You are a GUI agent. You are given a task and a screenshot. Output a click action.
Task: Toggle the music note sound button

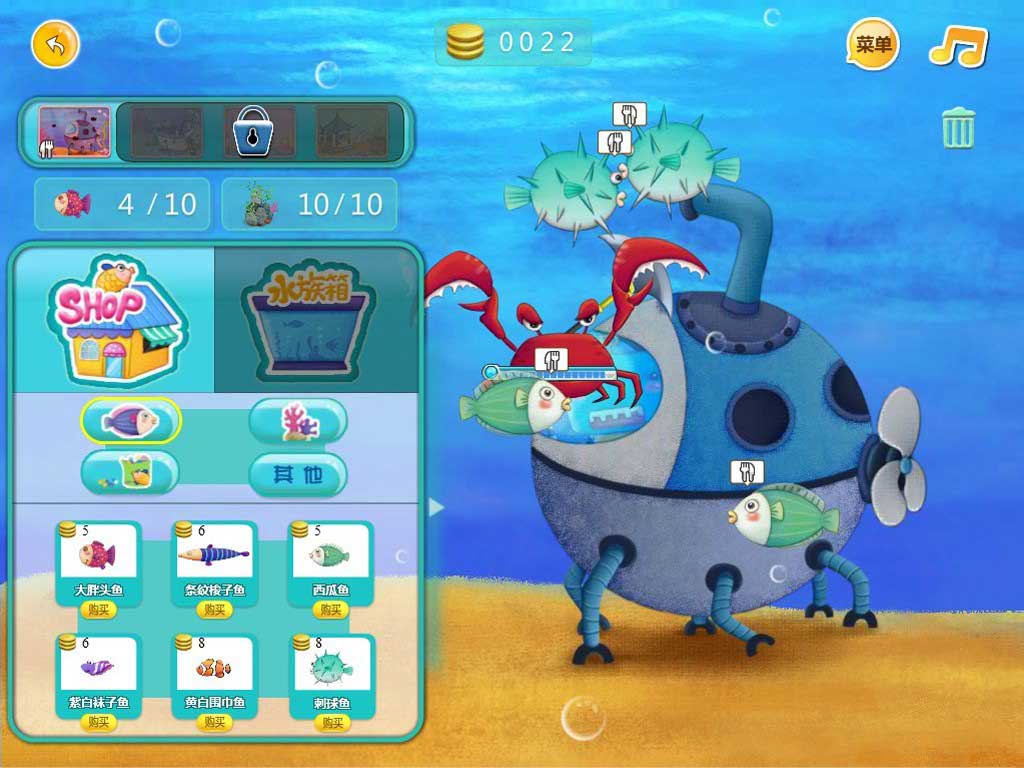(x=957, y=46)
